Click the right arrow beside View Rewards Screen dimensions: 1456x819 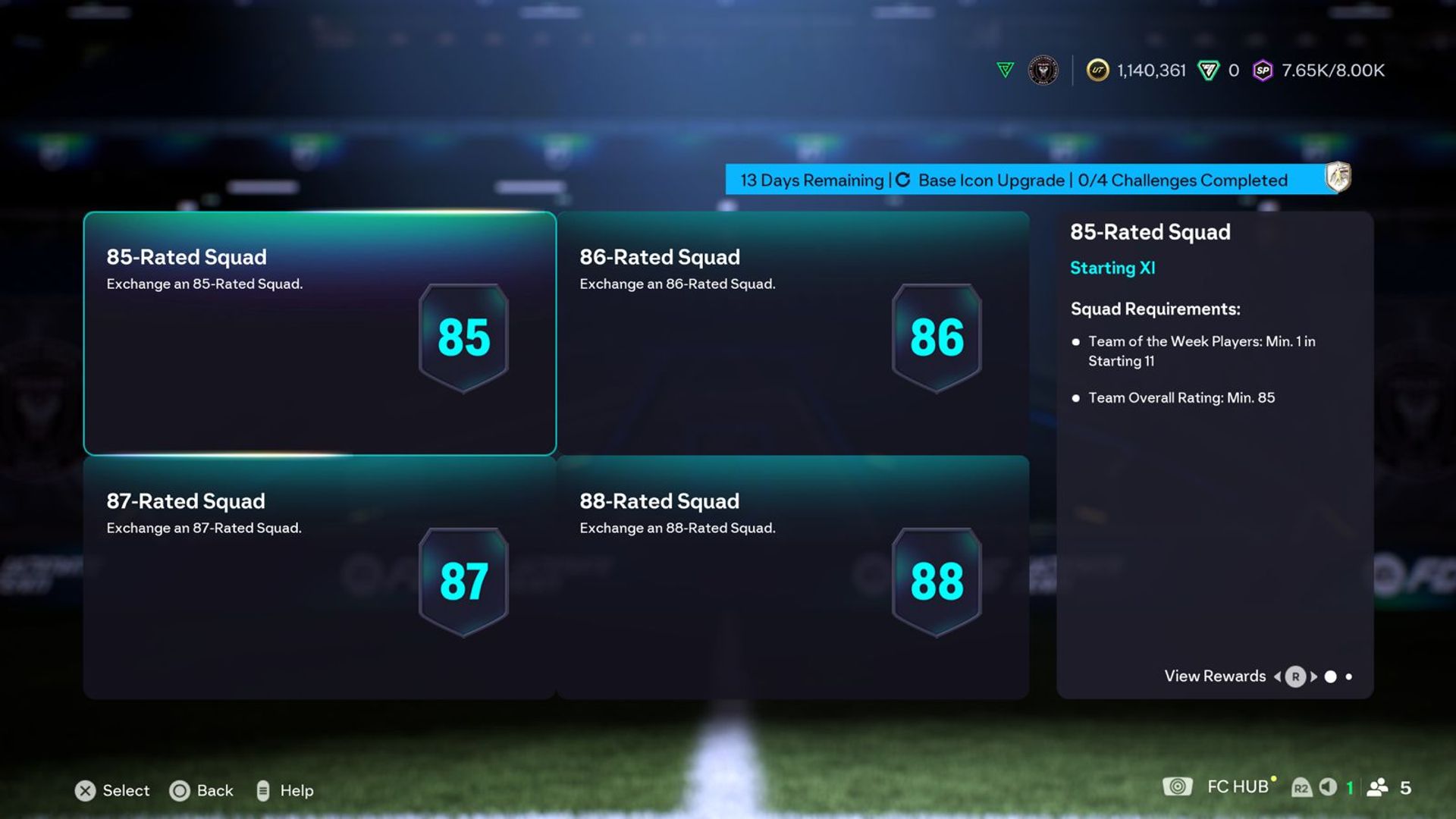(1313, 676)
